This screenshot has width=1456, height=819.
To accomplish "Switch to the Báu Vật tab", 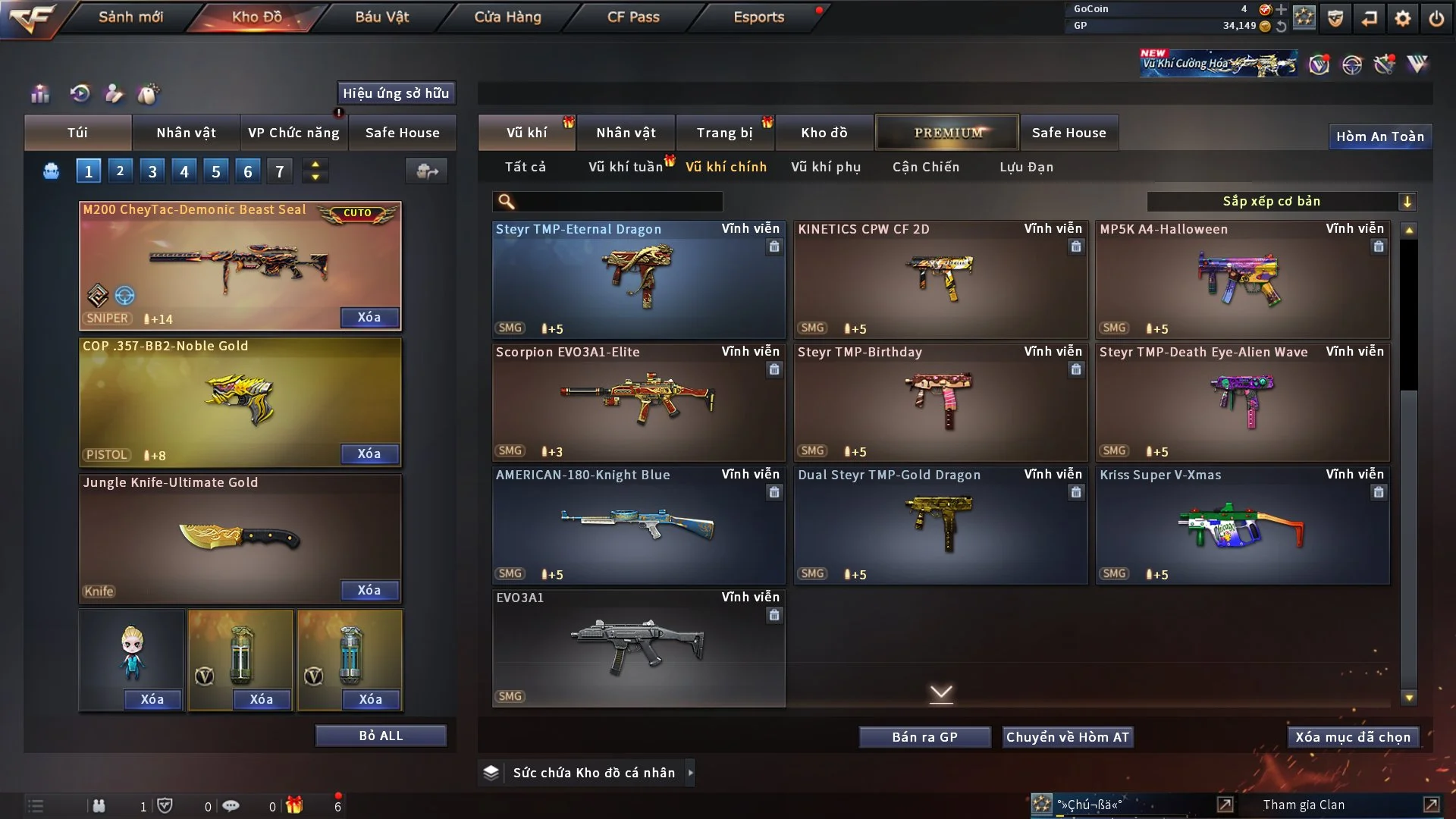I will 381,17.
